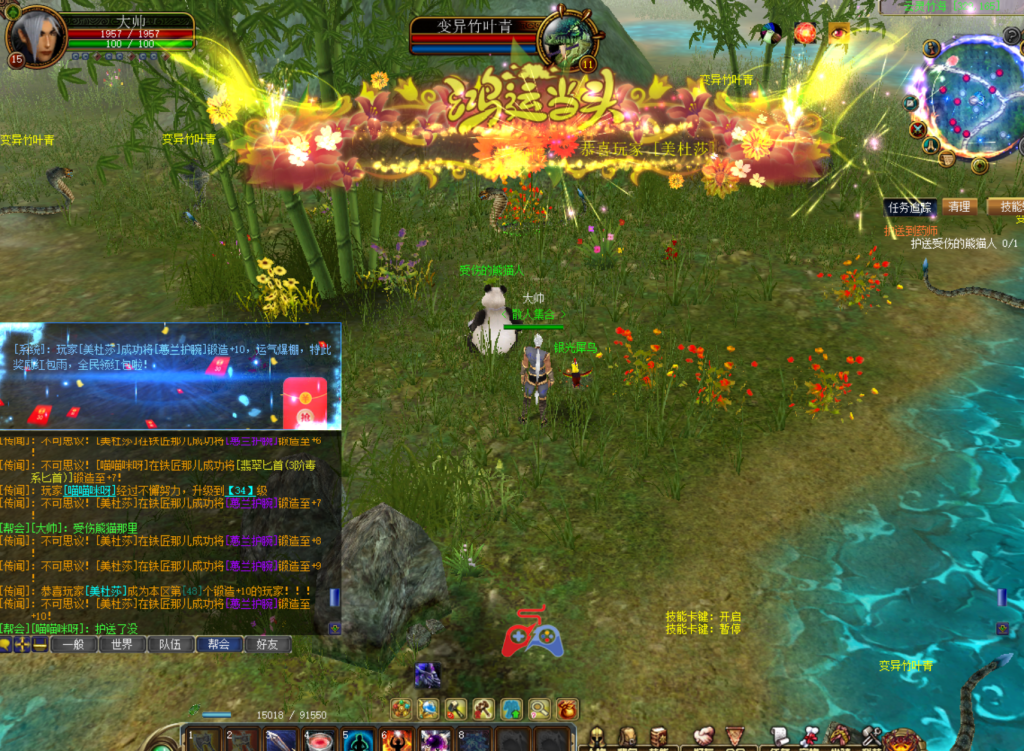Click the crossed swords icon beside minimap
Screen dimensions: 1024x751
pos(918,129)
